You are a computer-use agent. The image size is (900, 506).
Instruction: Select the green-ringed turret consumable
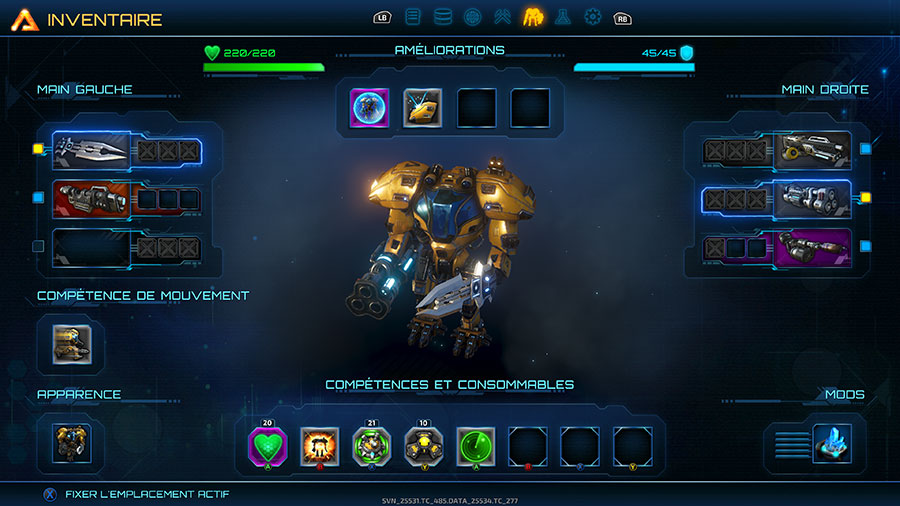(x=372, y=446)
